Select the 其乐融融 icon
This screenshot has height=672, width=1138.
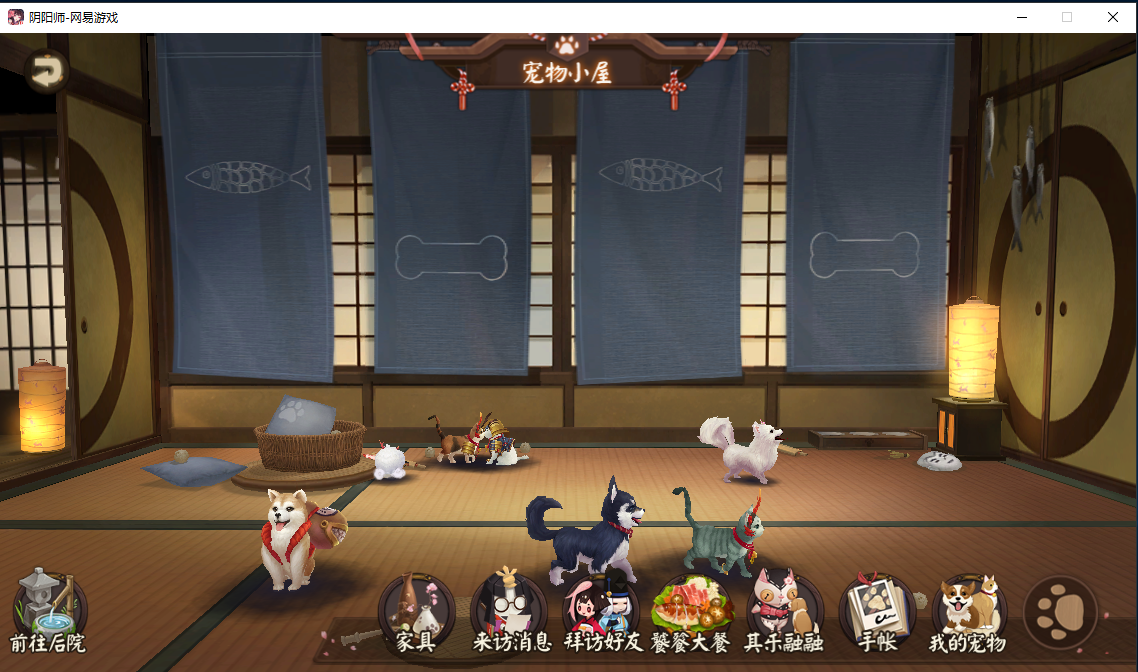[x=784, y=612]
